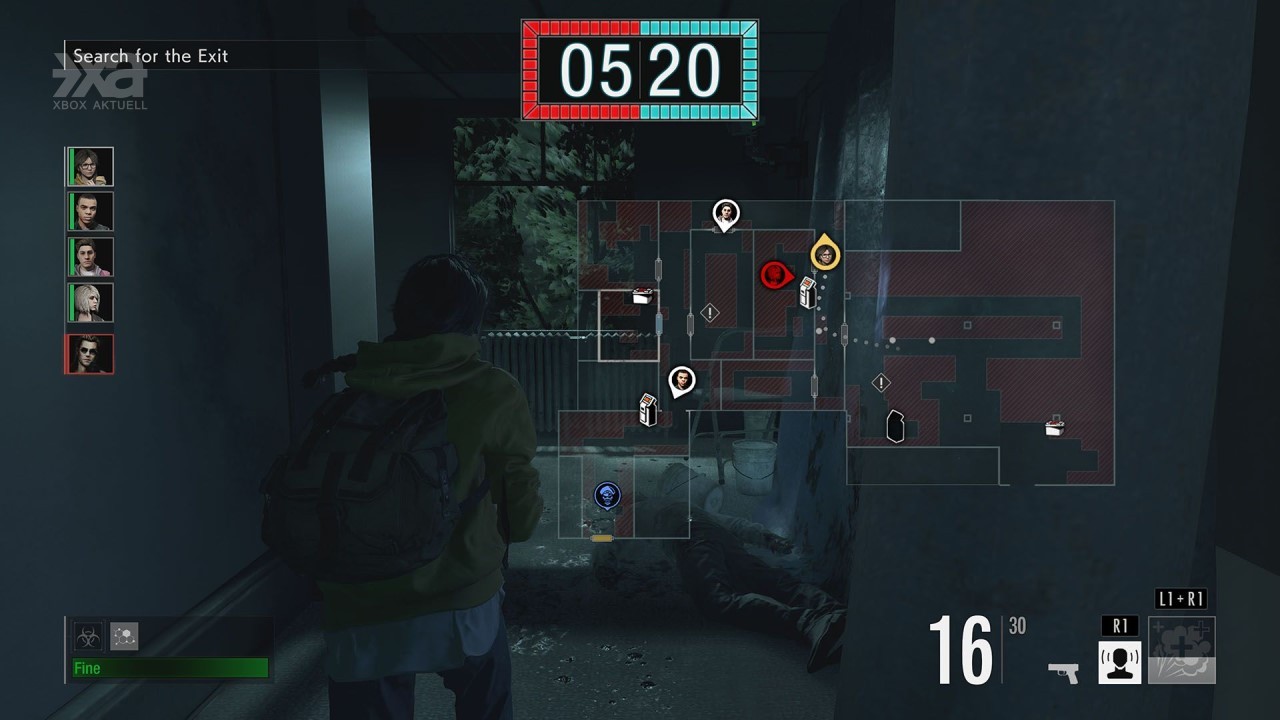Select the red enemy marker on the map

[774, 275]
